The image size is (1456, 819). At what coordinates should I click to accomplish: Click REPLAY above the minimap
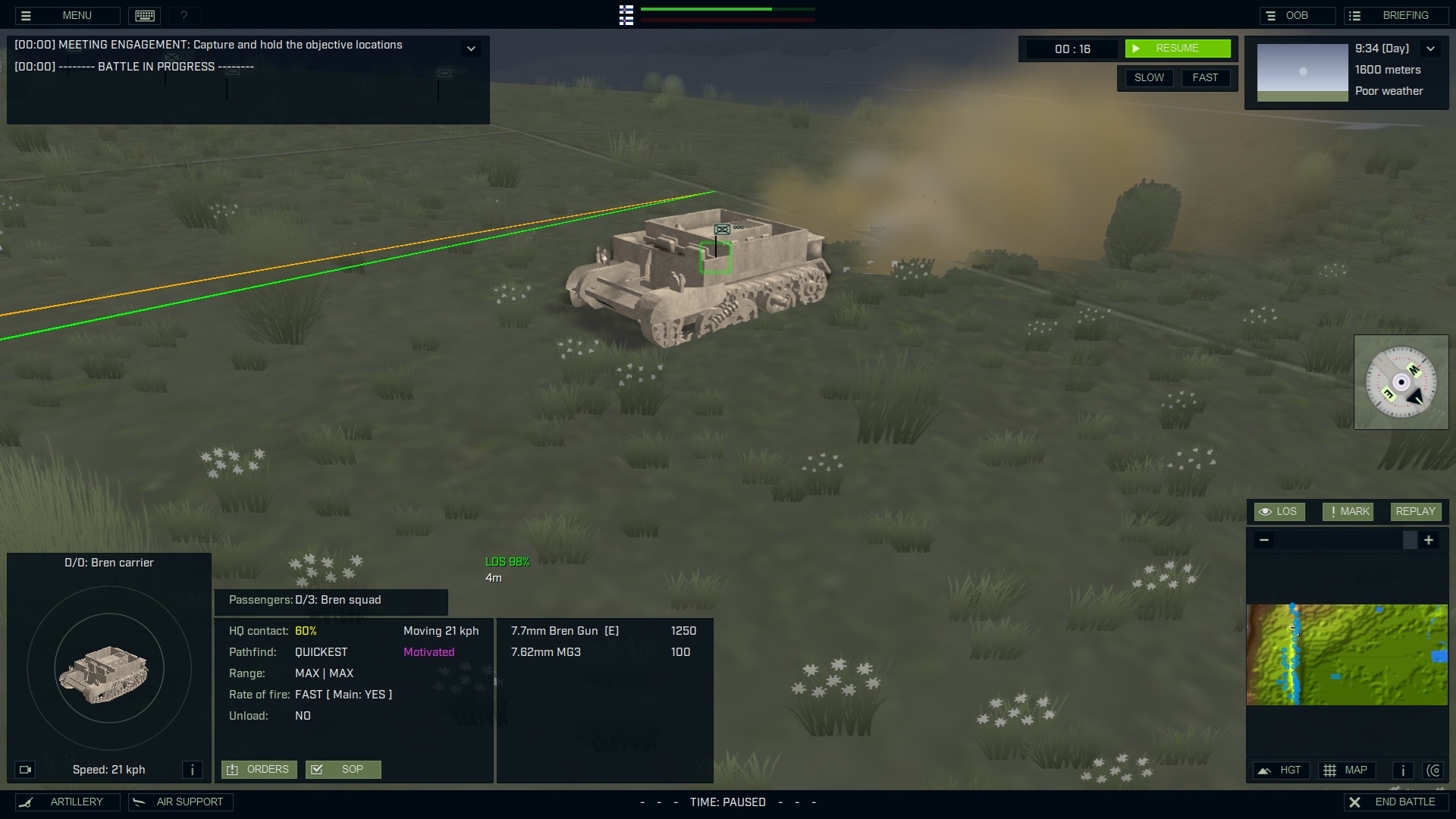pyautogui.click(x=1415, y=511)
